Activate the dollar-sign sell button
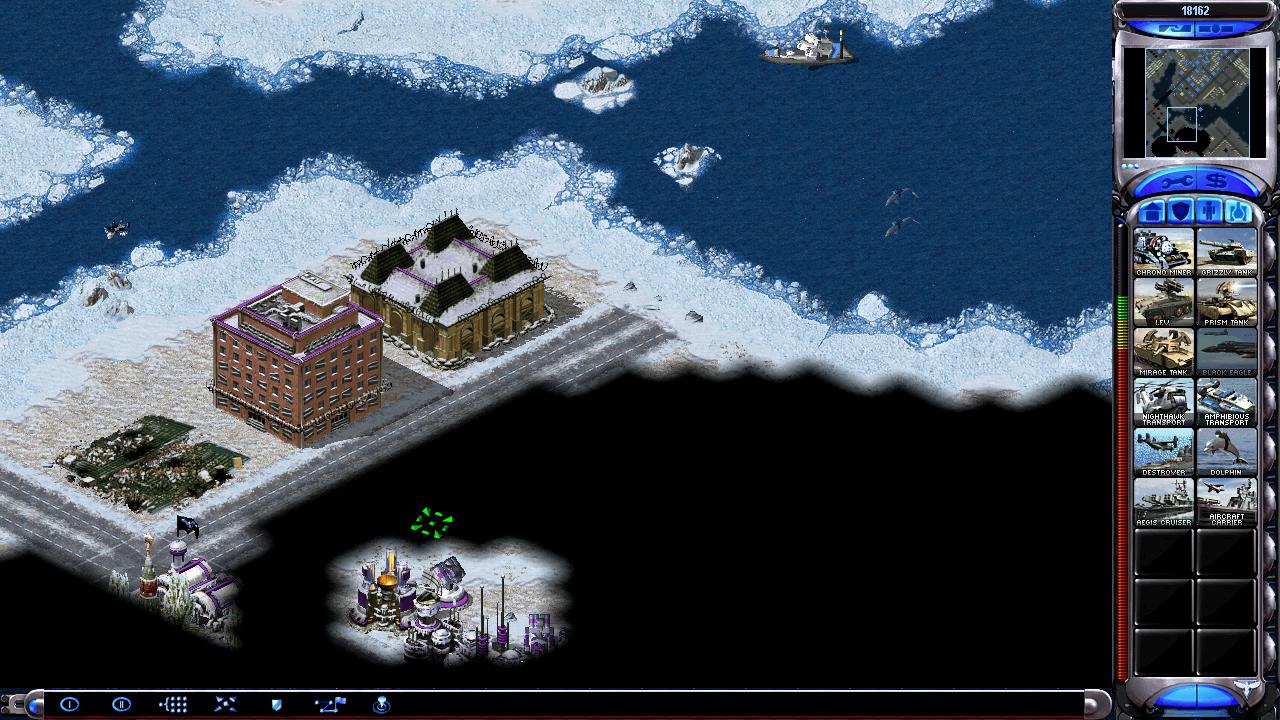The height and width of the screenshot is (720, 1280). pos(1216,181)
